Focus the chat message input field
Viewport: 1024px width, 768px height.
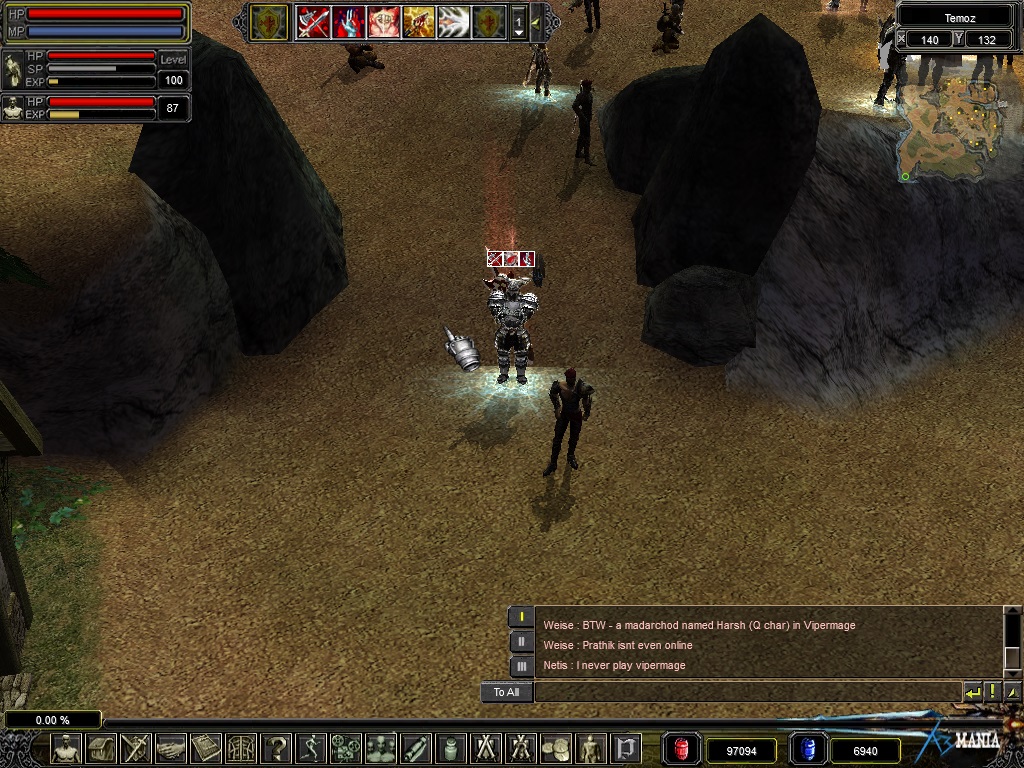745,692
